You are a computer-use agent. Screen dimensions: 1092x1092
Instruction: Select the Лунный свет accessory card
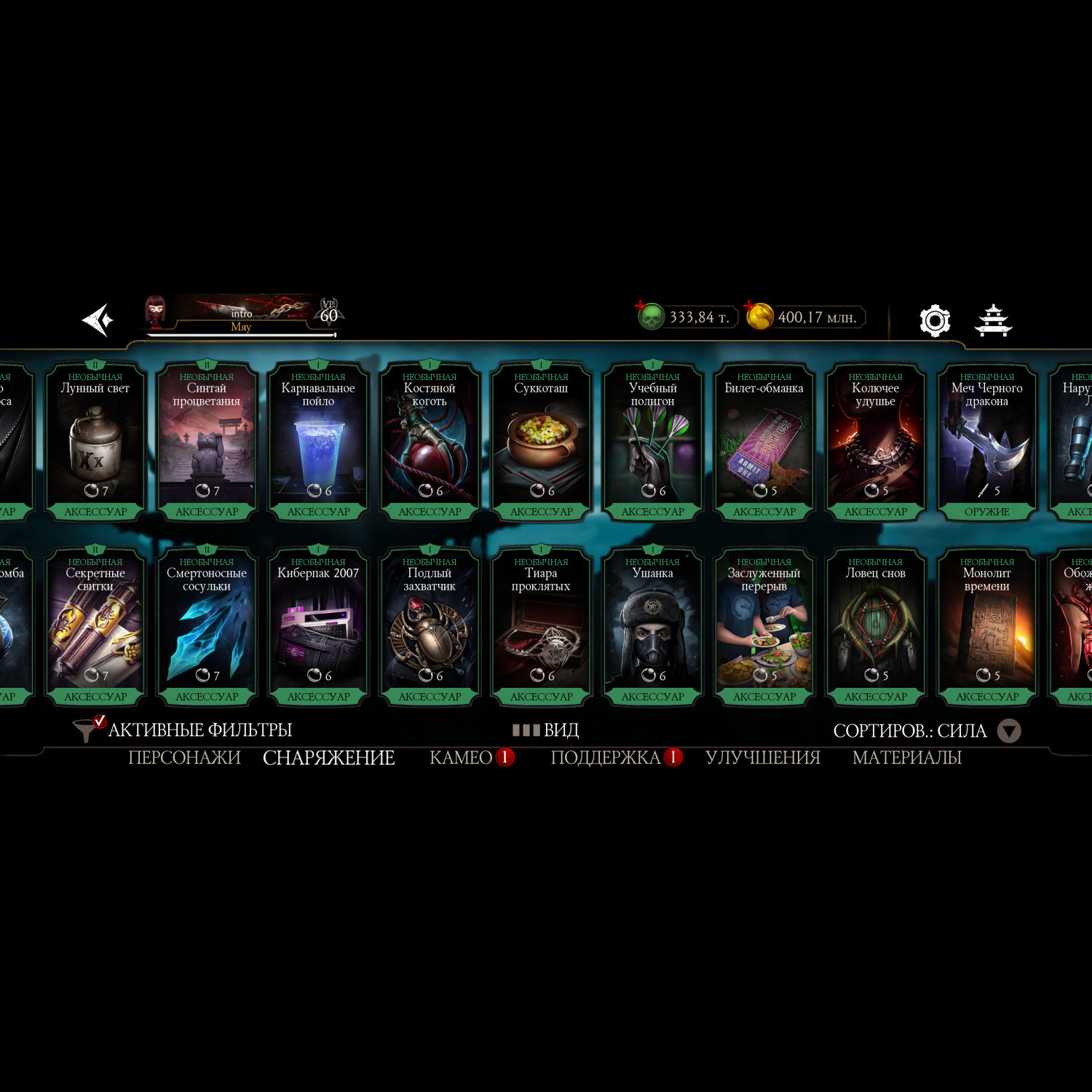click(95, 442)
